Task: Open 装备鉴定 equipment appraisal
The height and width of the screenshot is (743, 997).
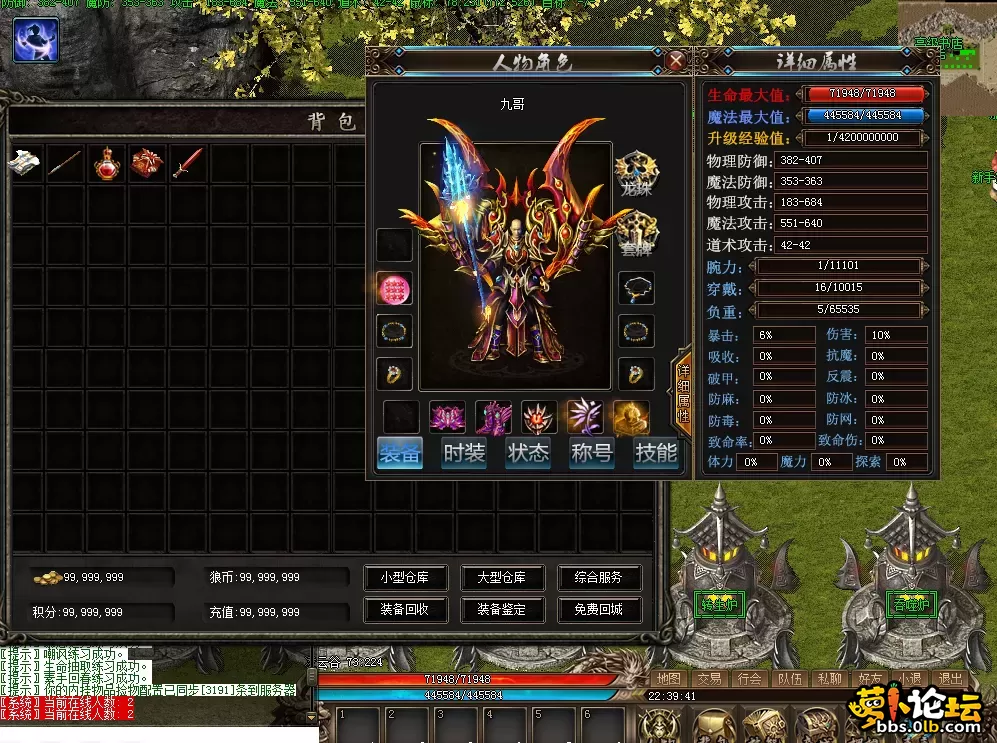Action: click(x=501, y=609)
